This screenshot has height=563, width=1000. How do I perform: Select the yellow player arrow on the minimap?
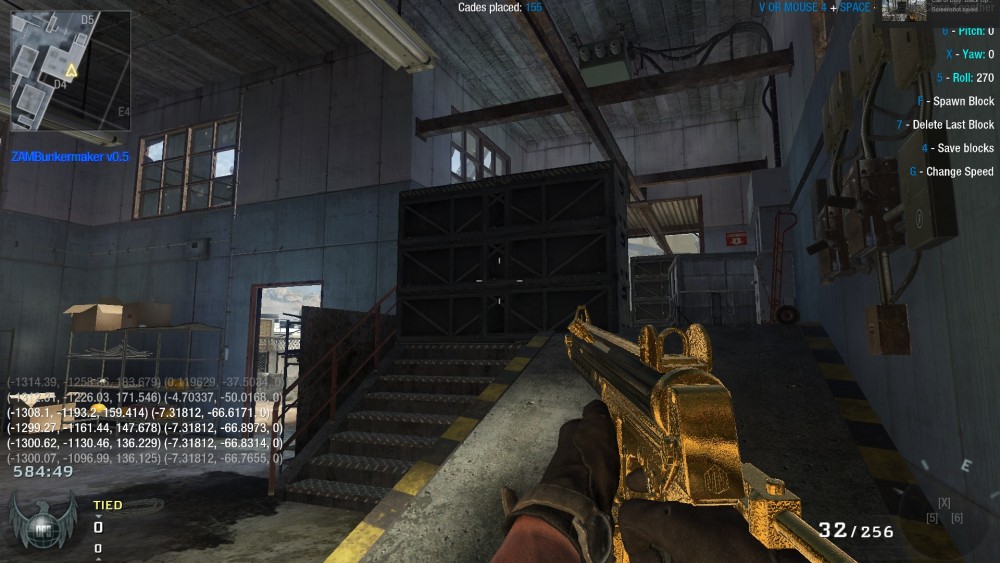click(x=71, y=71)
